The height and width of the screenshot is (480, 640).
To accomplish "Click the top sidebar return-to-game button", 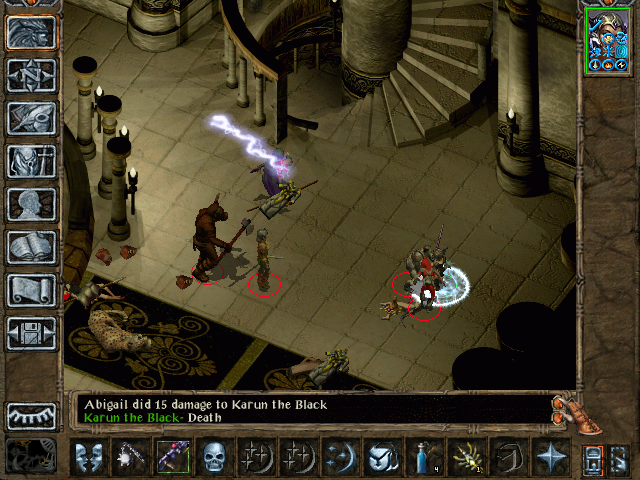I will (32, 32).
